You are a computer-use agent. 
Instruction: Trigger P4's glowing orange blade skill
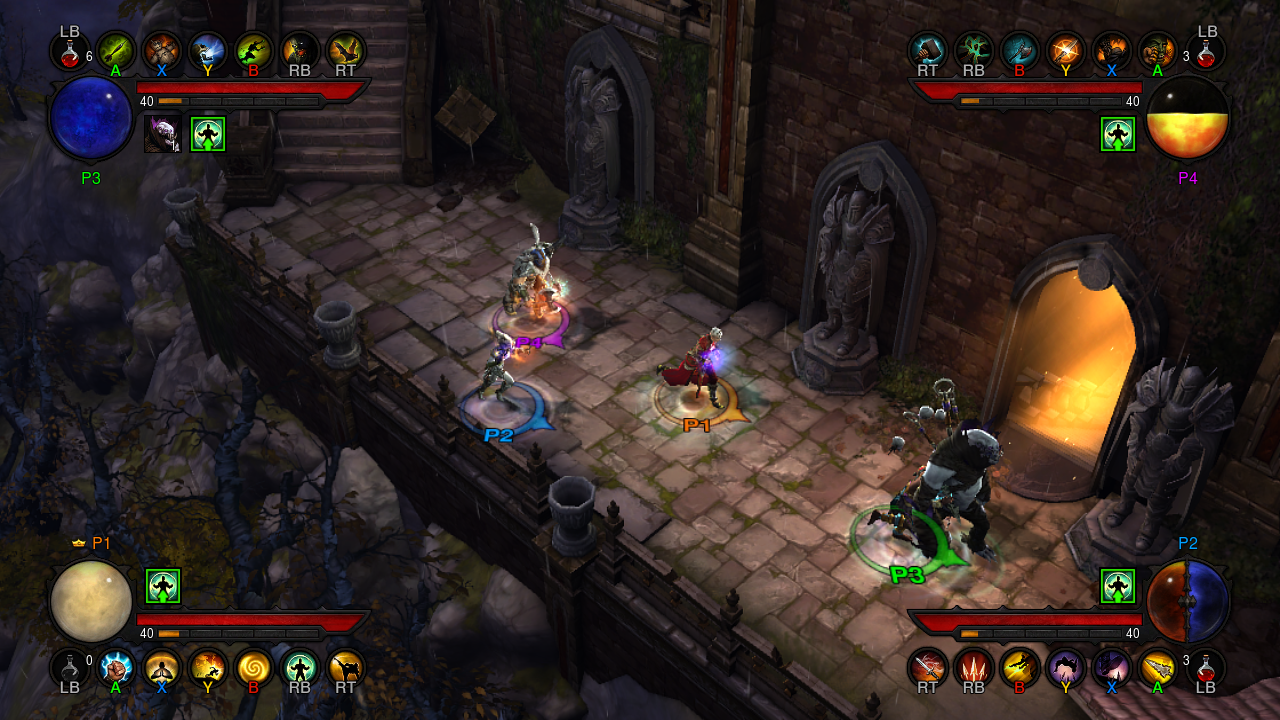tap(1065, 50)
